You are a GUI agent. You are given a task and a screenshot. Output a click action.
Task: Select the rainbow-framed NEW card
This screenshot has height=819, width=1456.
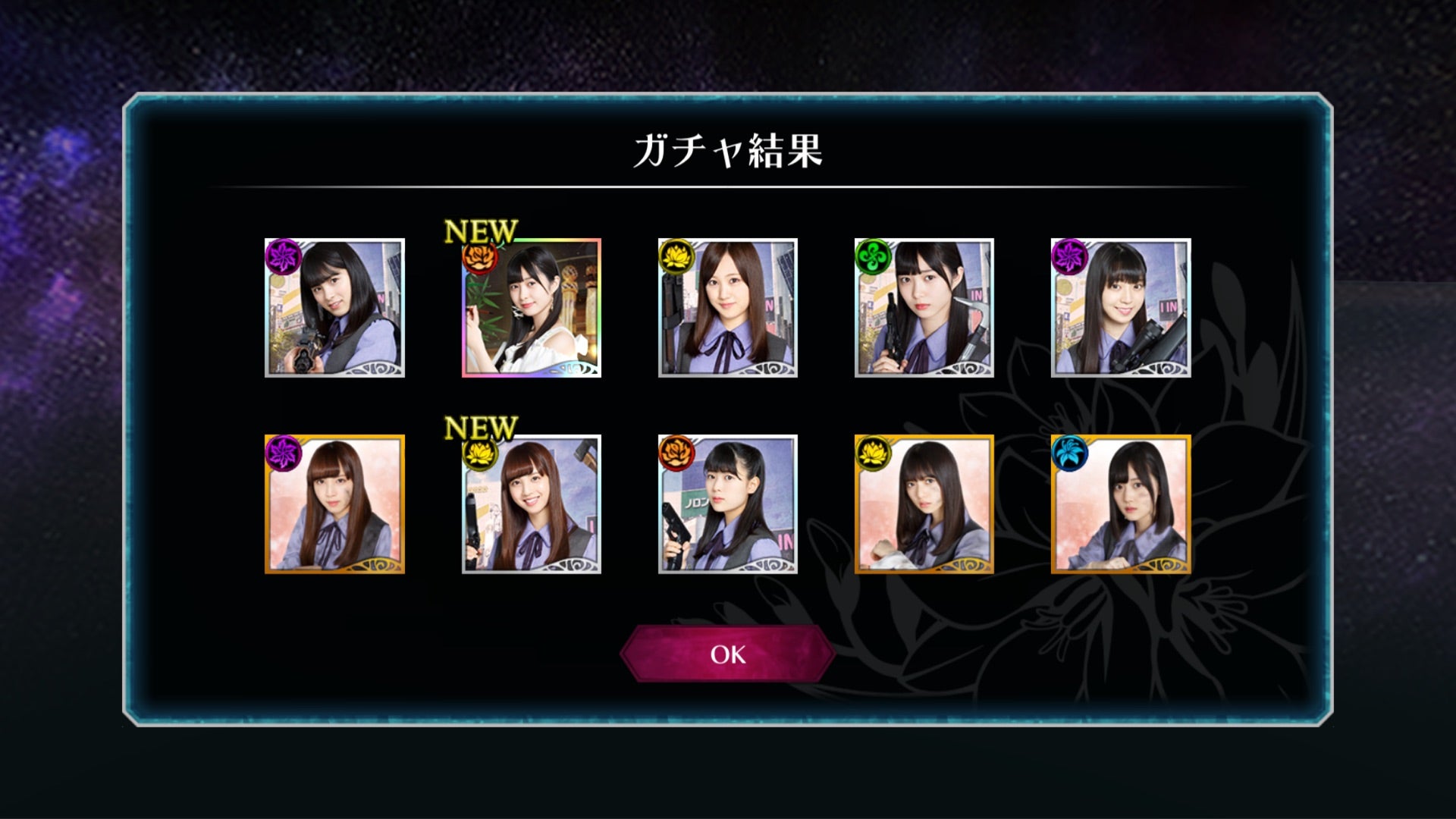[532, 308]
